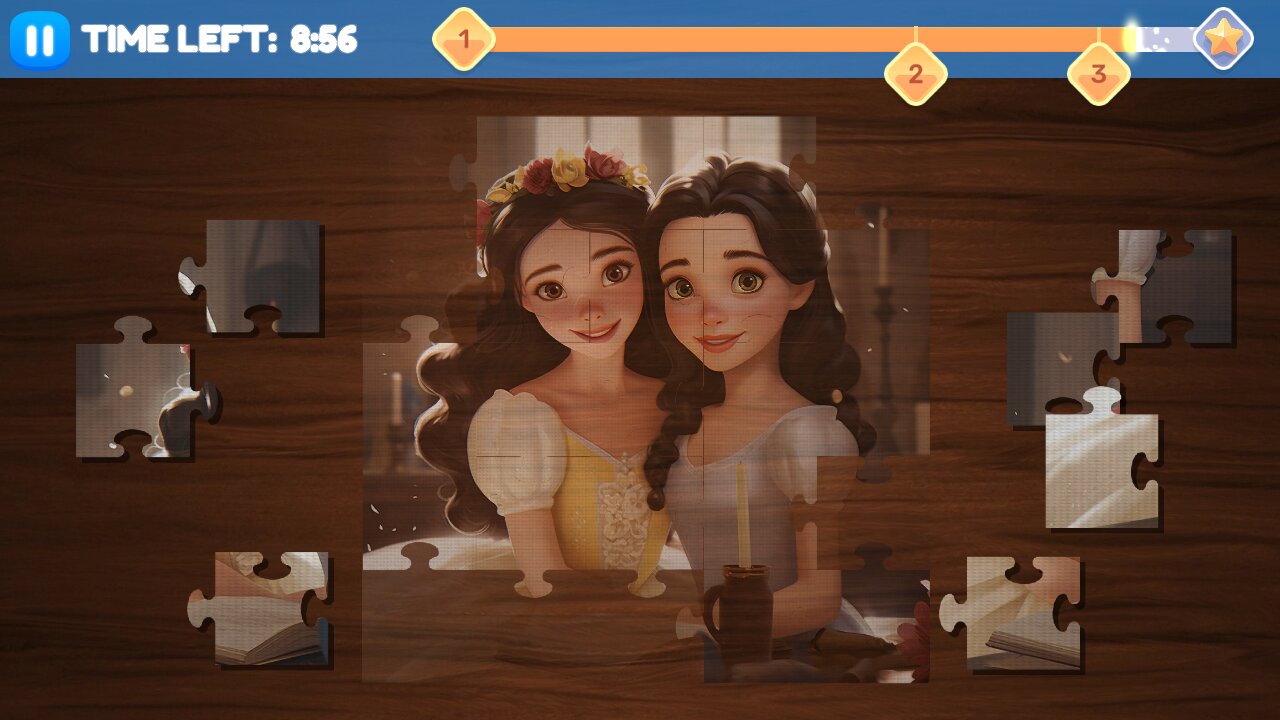Click milestone badge 2 on the progress bar
This screenshot has width=1280, height=720.
[915, 72]
